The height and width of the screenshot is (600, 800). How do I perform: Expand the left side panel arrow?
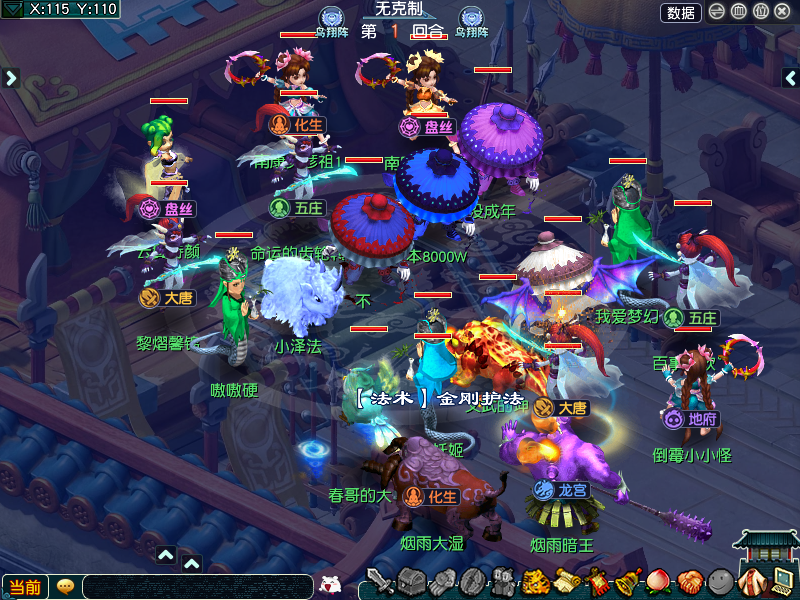point(11,78)
